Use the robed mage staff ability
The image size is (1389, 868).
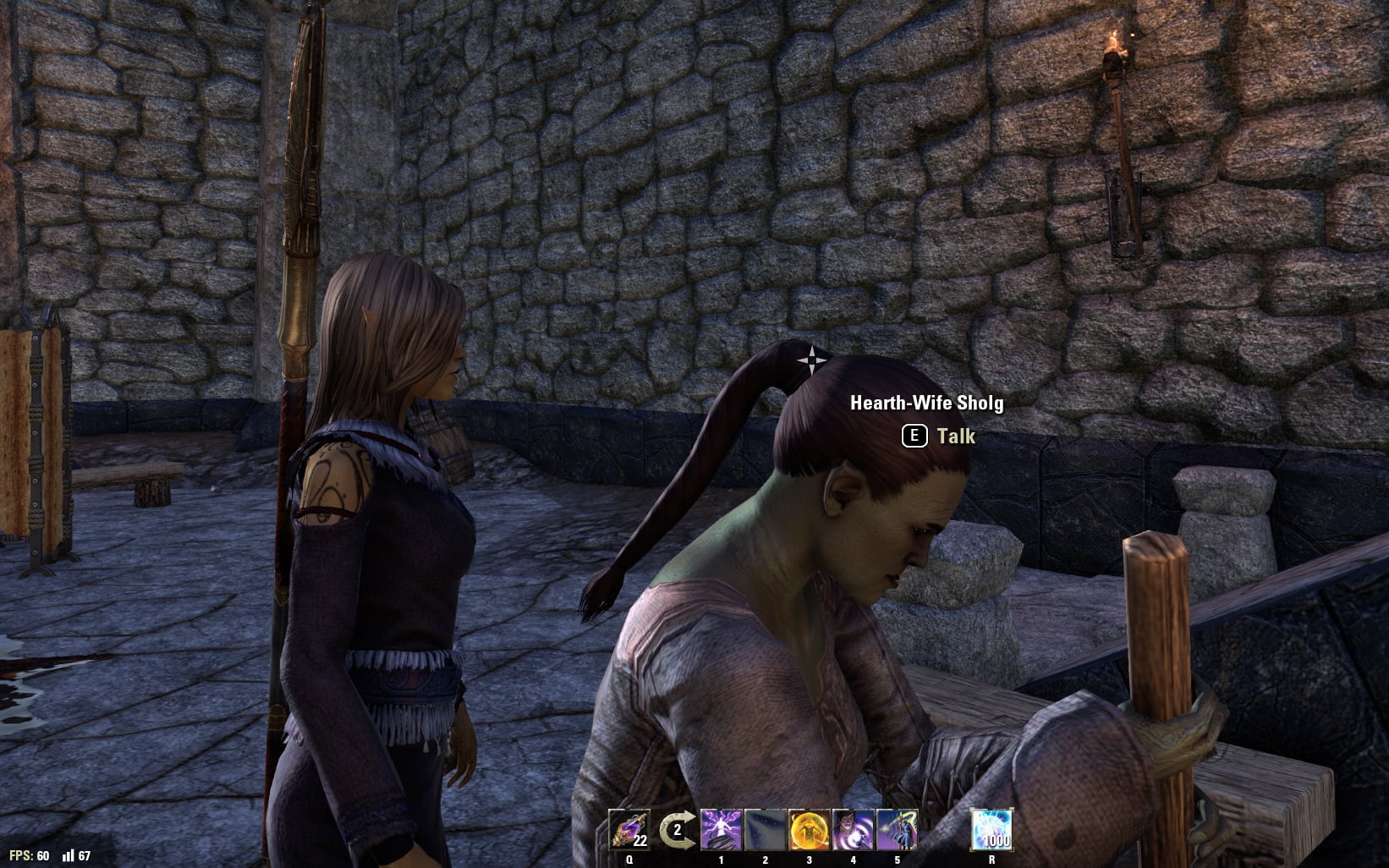897,830
